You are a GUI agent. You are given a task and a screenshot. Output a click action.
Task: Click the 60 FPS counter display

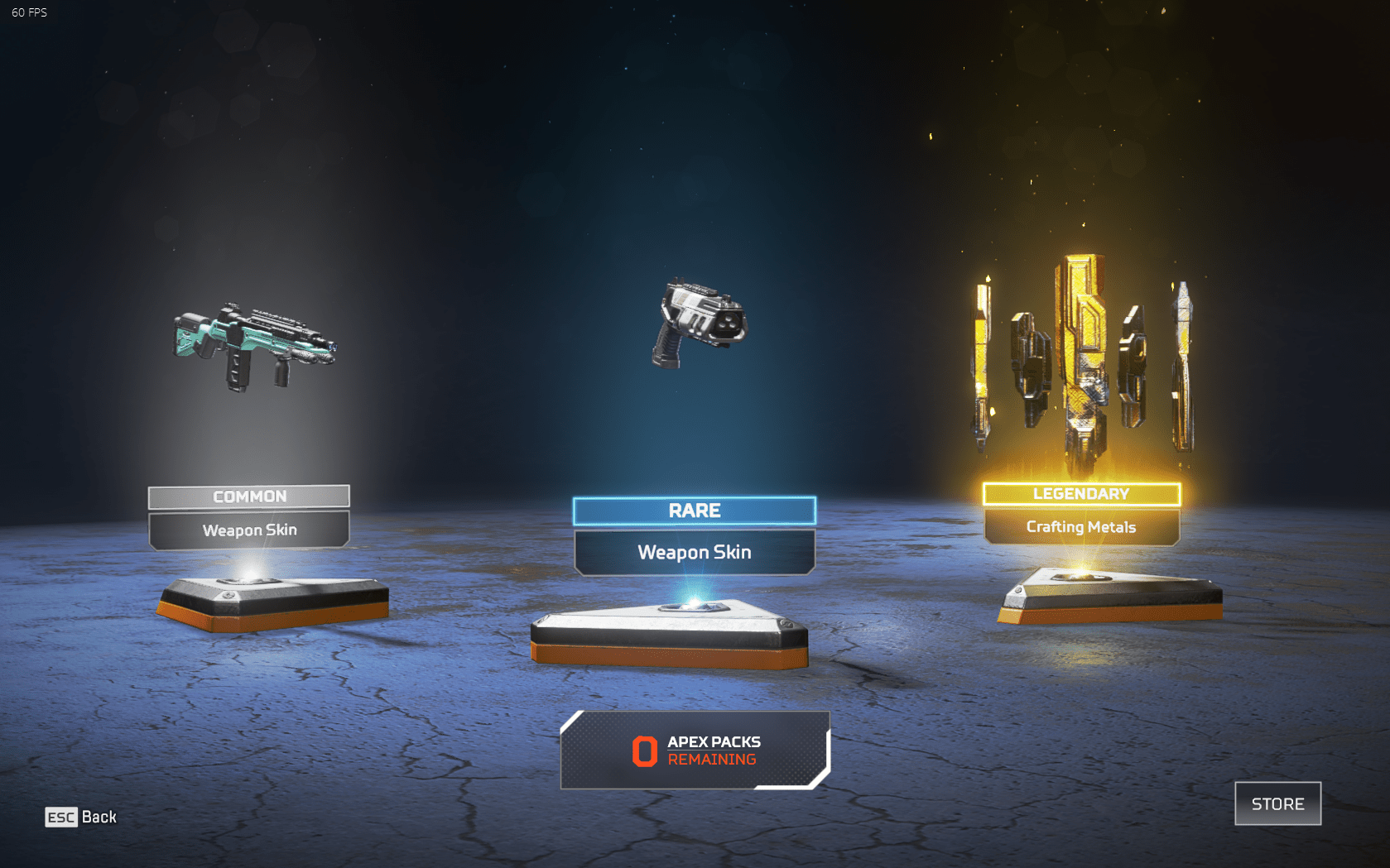click(27, 12)
